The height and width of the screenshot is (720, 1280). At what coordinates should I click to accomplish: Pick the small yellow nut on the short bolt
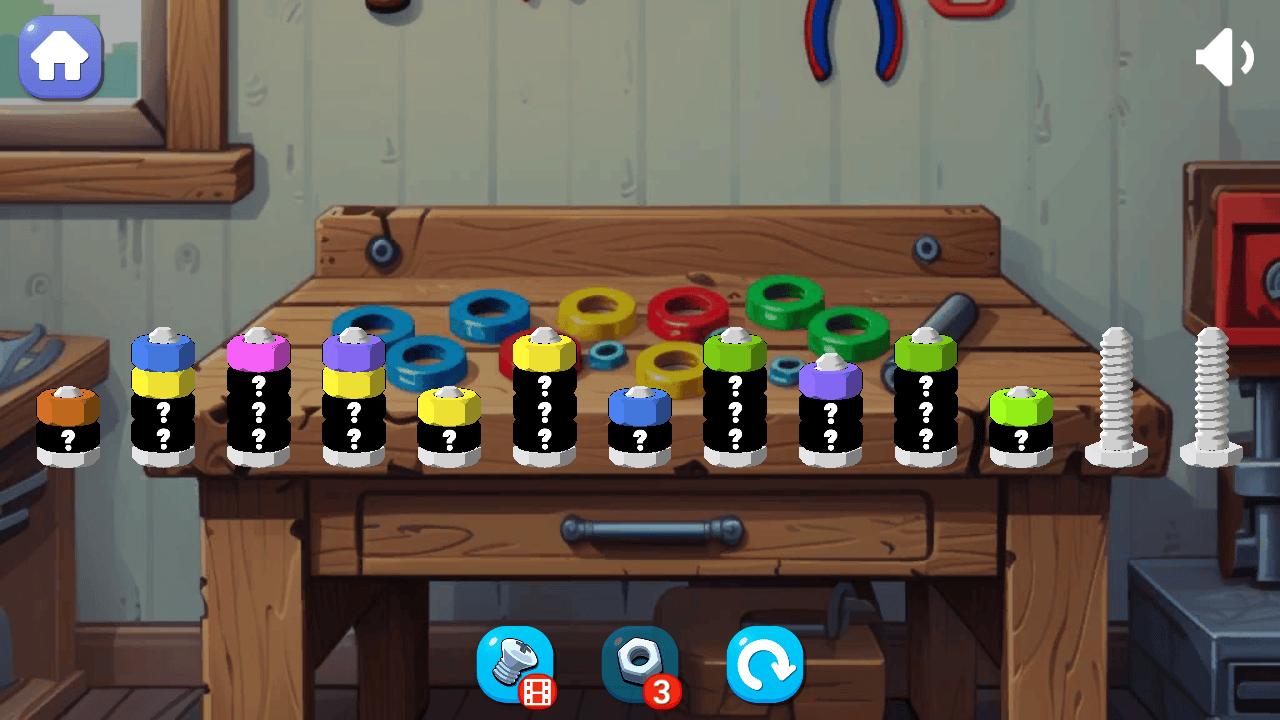[x=450, y=406]
